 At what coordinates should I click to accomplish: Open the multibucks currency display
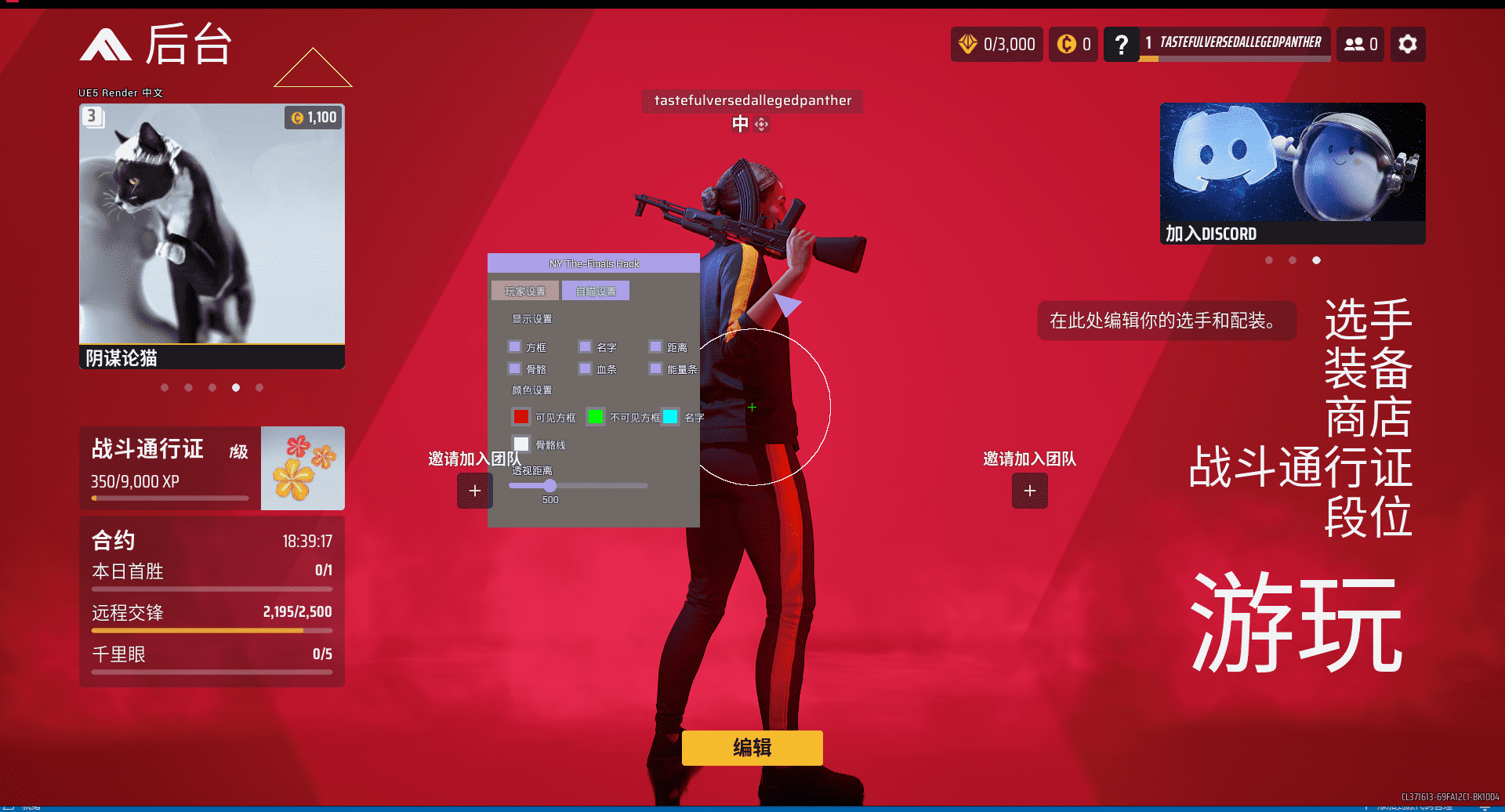[1073, 44]
